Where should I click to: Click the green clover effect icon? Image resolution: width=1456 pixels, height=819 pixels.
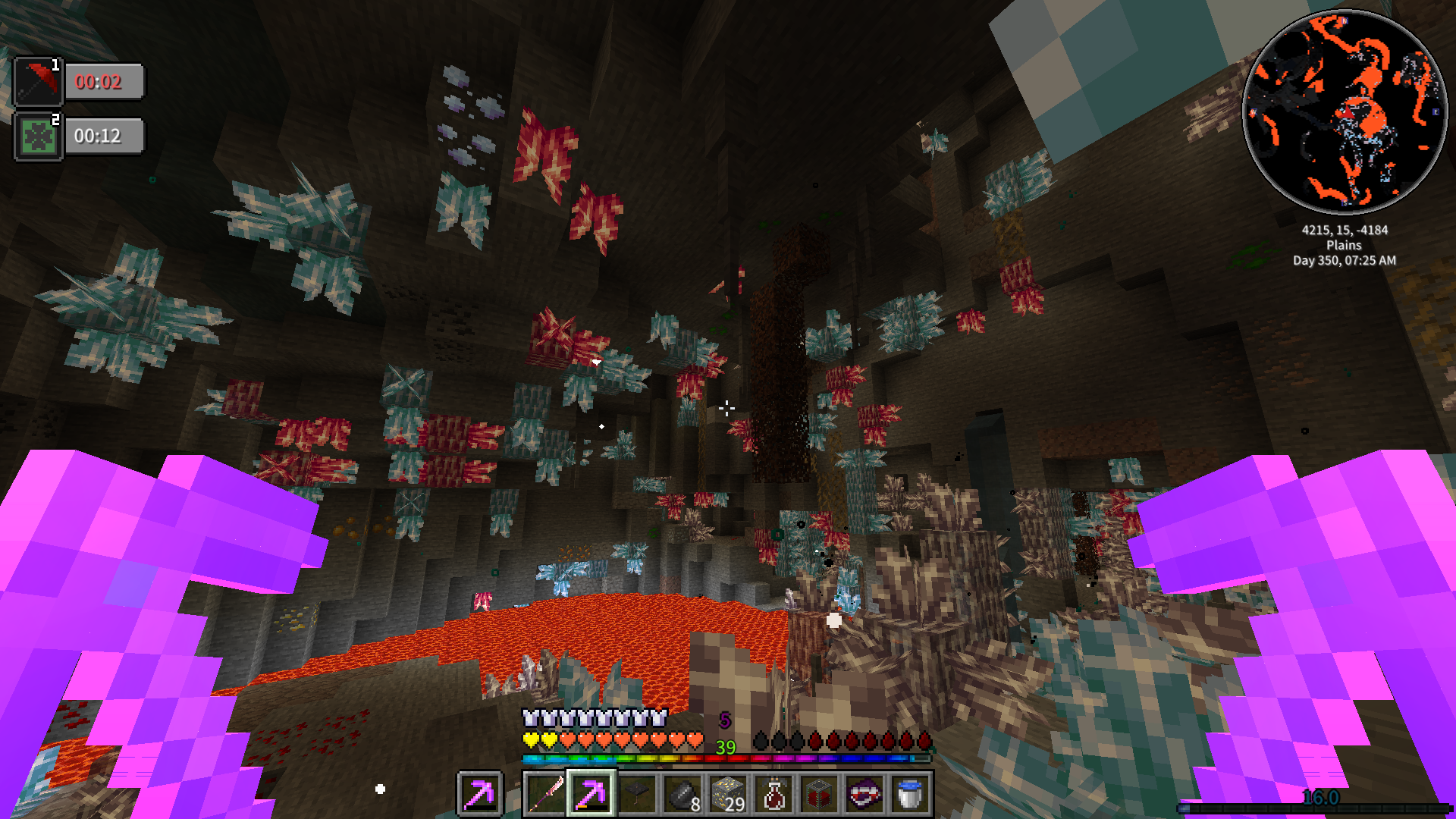click(38, 136)
